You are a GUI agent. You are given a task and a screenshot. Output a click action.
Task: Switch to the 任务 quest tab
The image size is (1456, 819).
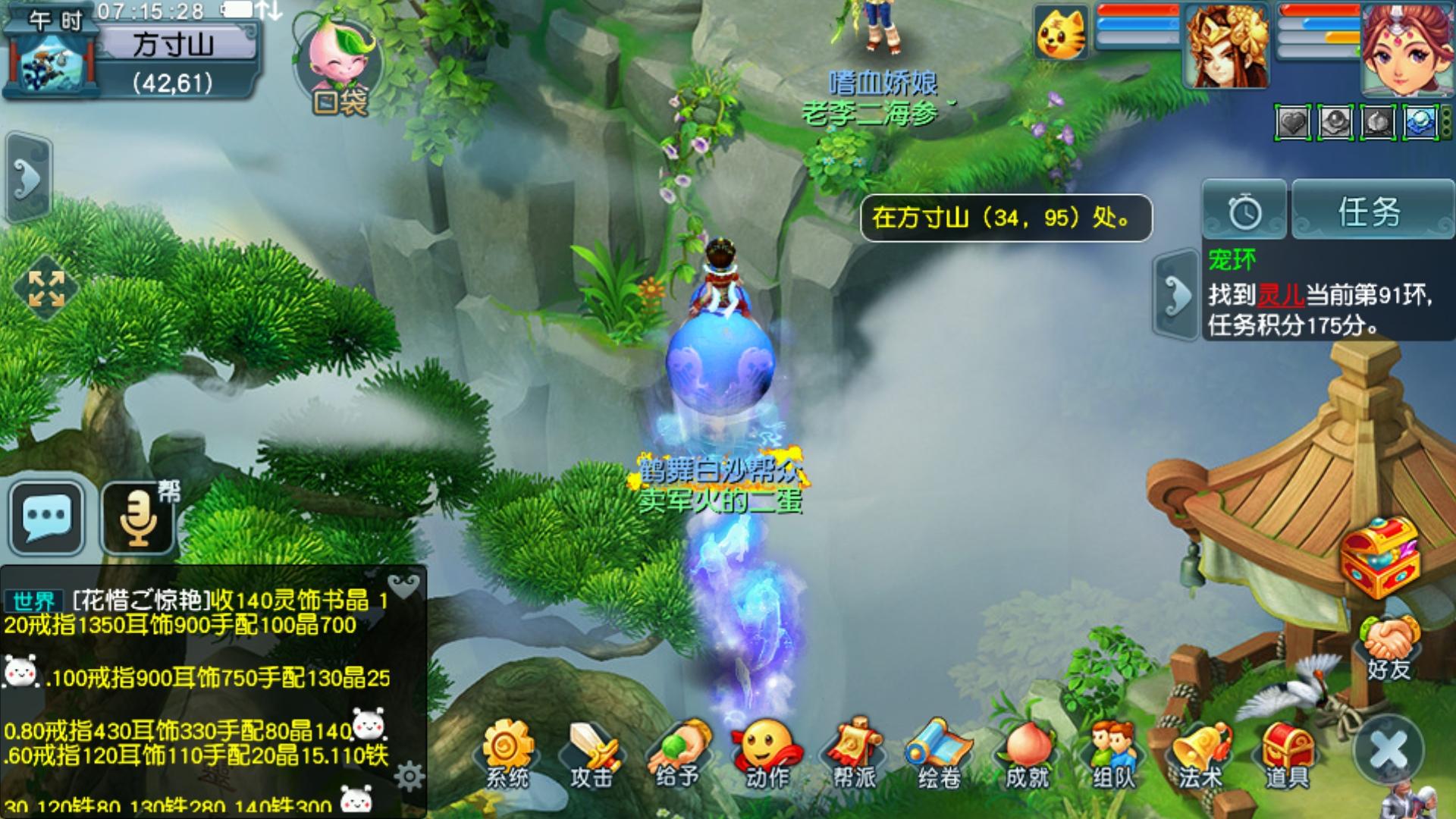[x=1370, y=211]
